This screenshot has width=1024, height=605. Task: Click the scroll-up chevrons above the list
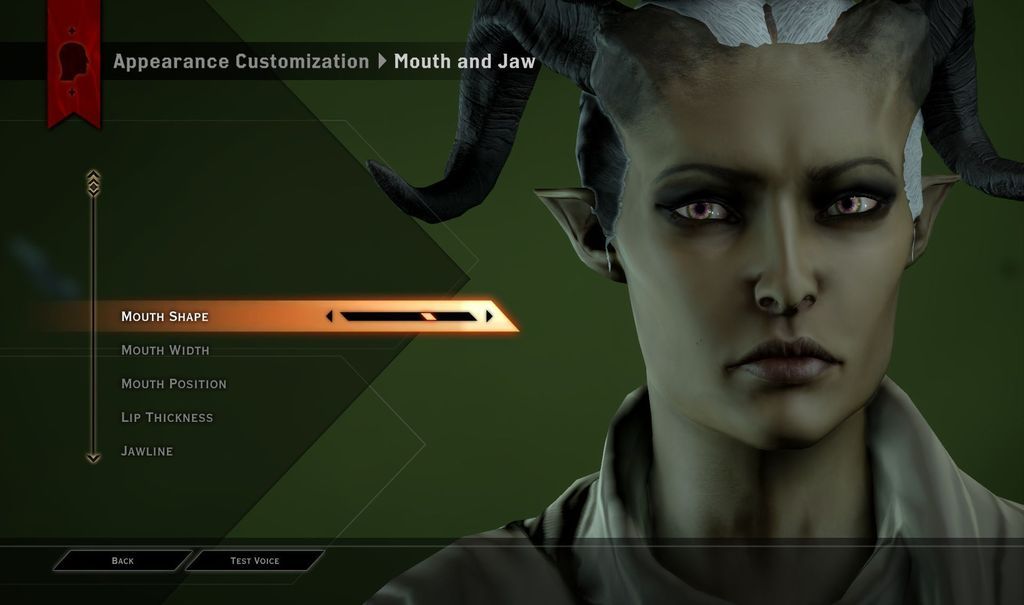point(93,182)
